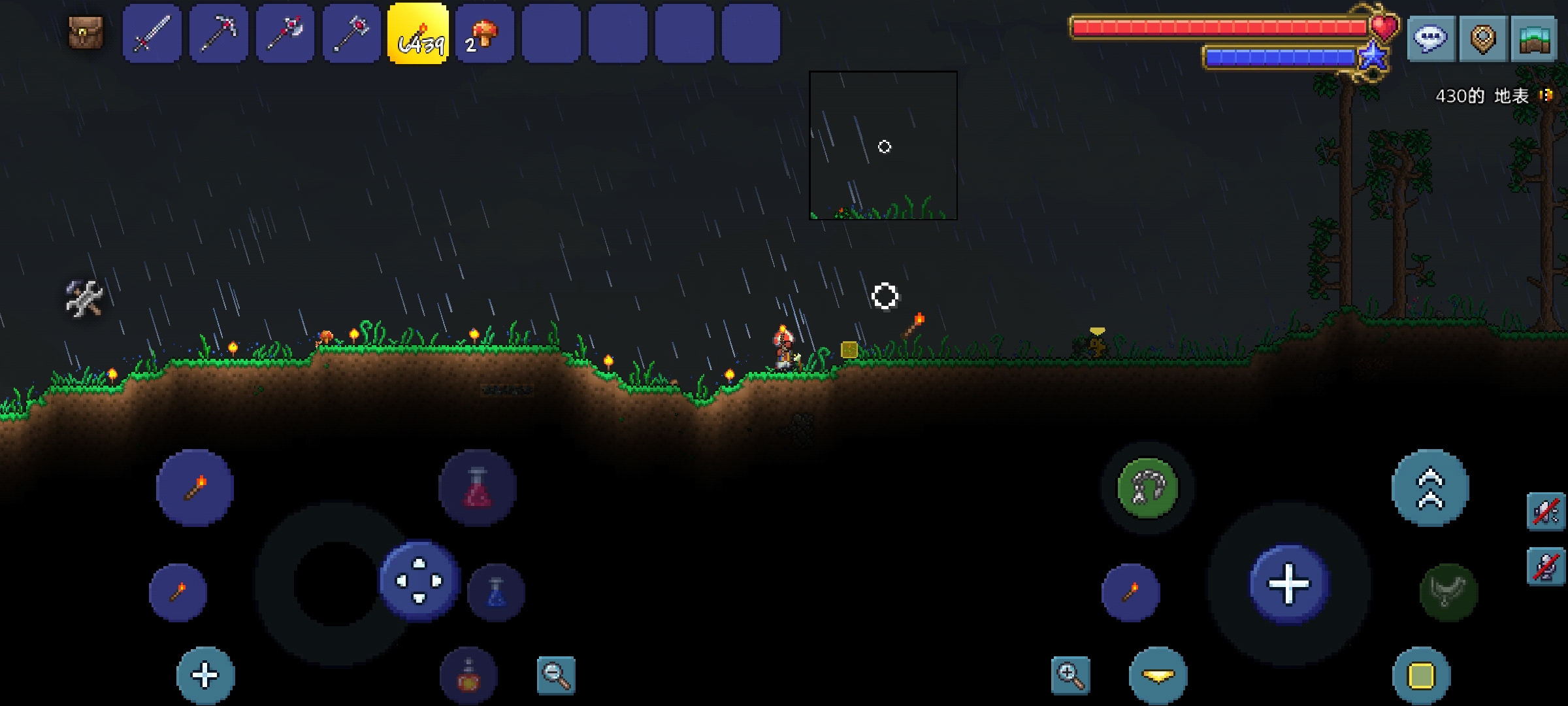Select the hammer hotbar slot
The image size is (1568, 706).
pyautogui.click(x=352, y=34)
